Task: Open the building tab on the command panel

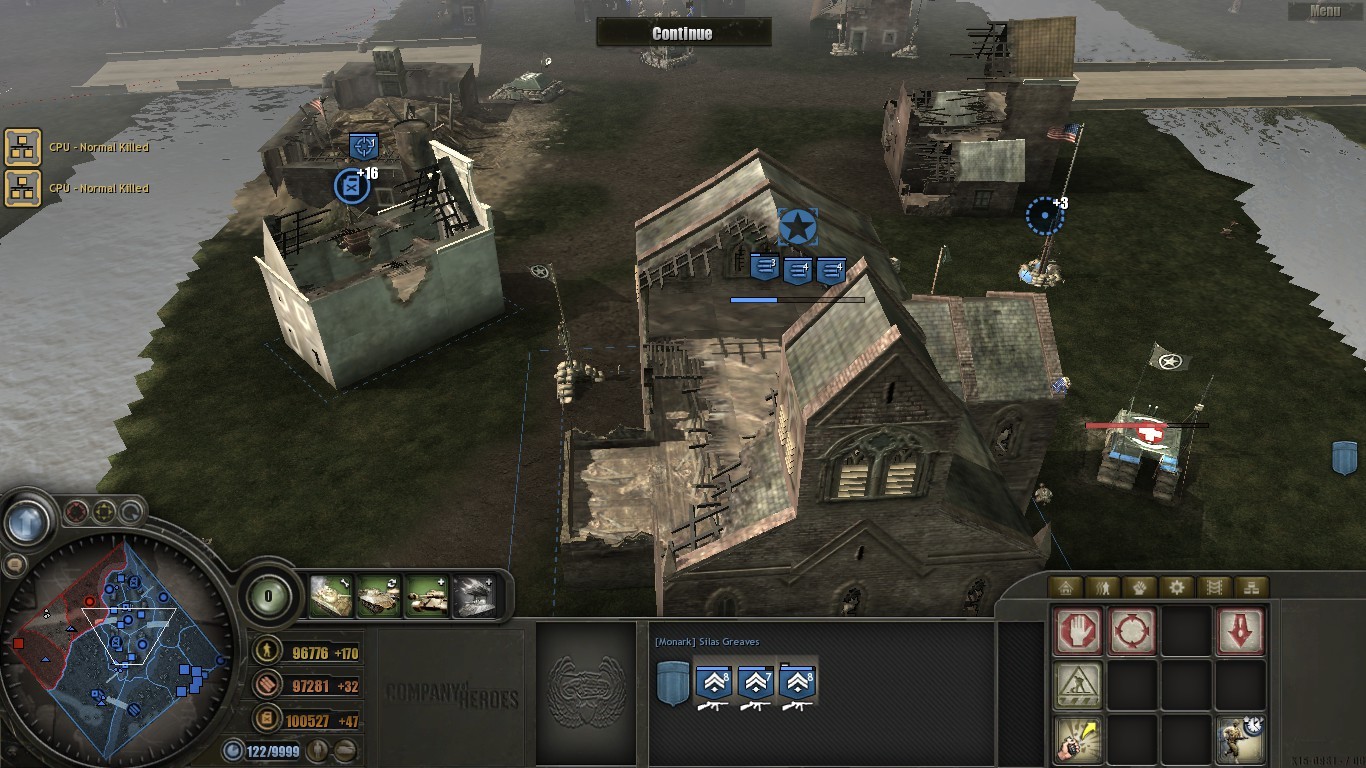Action: click(1067, 587)
